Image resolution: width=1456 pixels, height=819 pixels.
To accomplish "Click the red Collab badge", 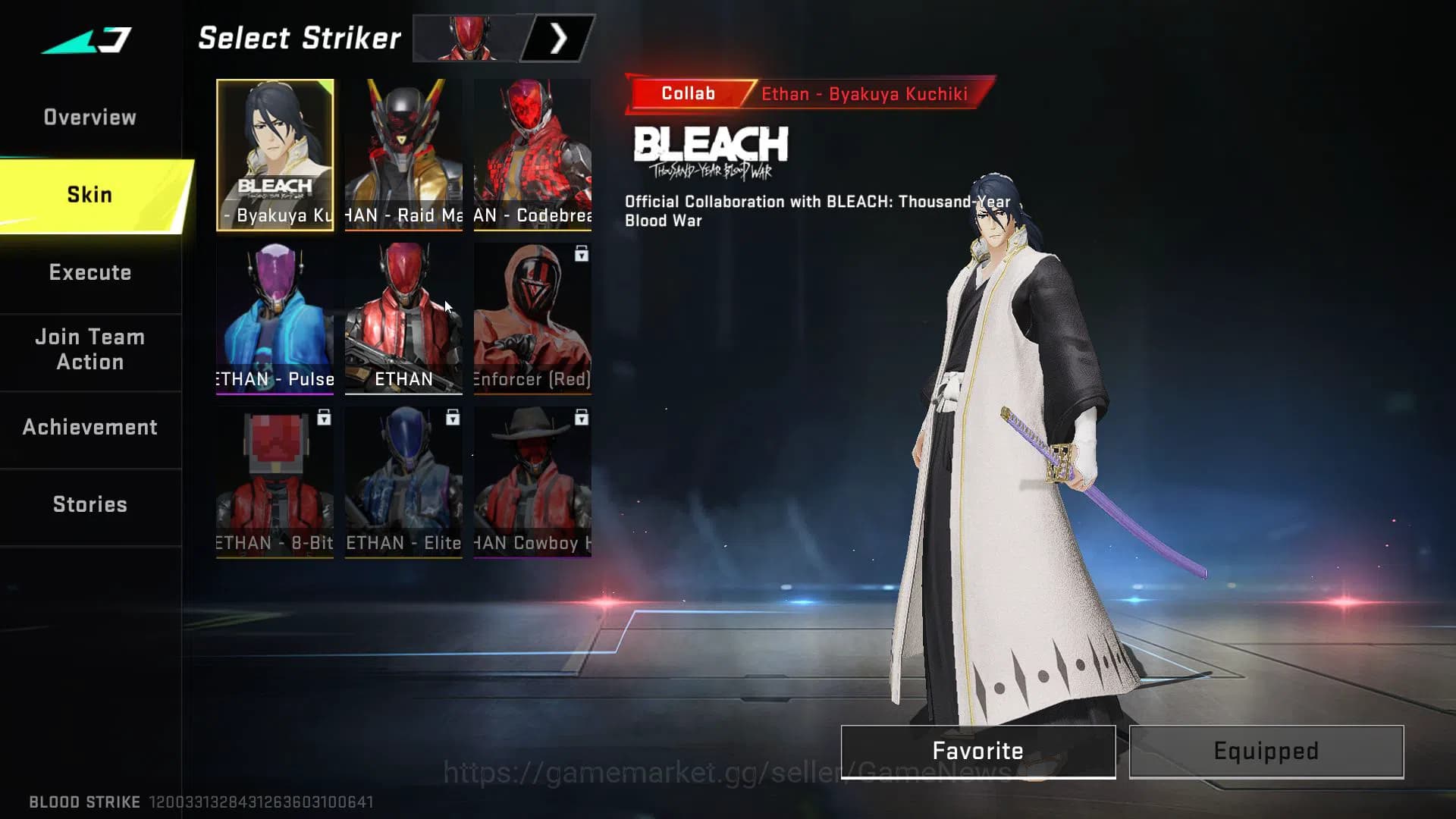I will click(x=686, y=93).
